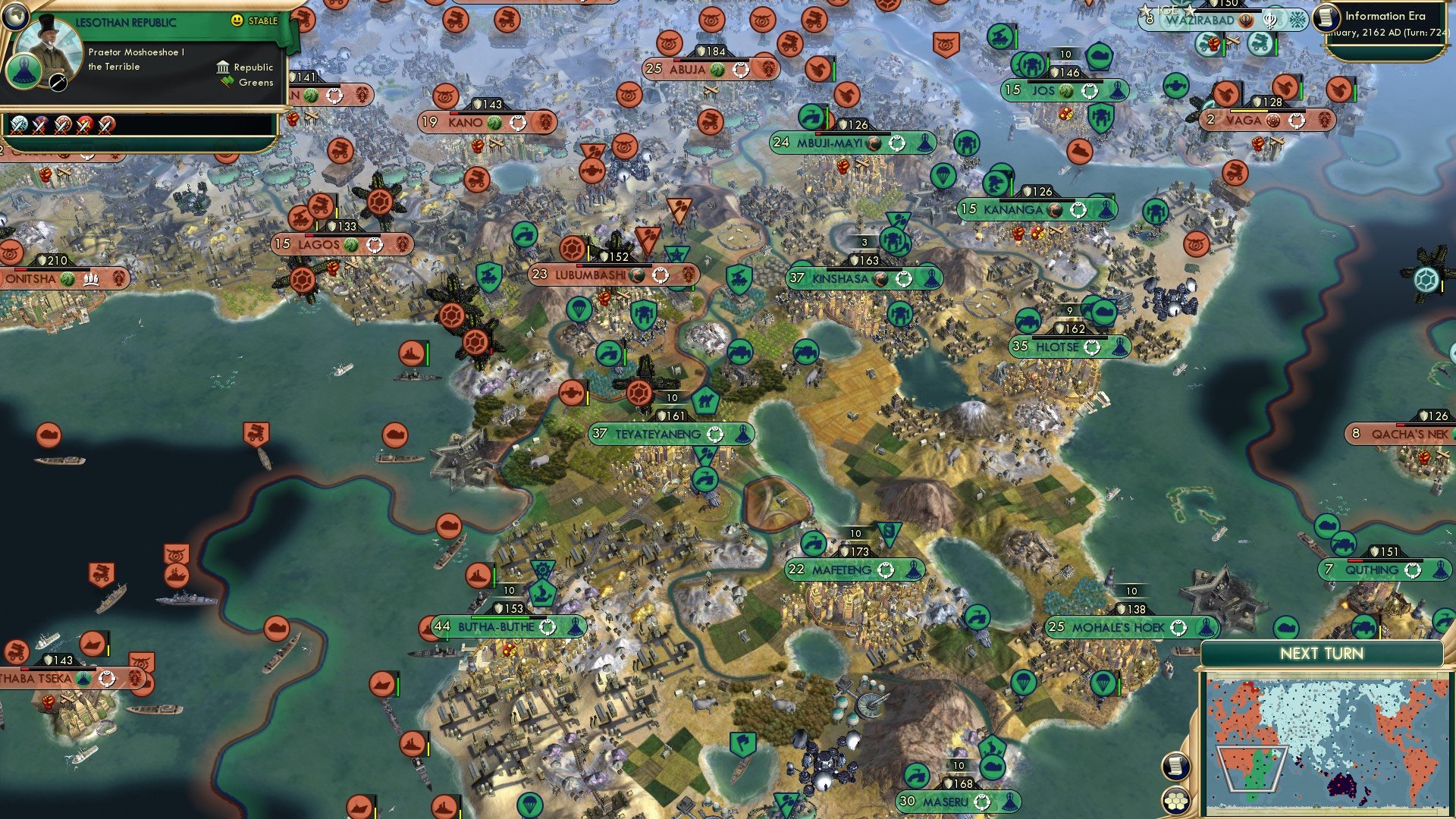Screen dimensions: 1456x819
Task: Click the smiley STABLE happiness indicator
Action: 237,20
